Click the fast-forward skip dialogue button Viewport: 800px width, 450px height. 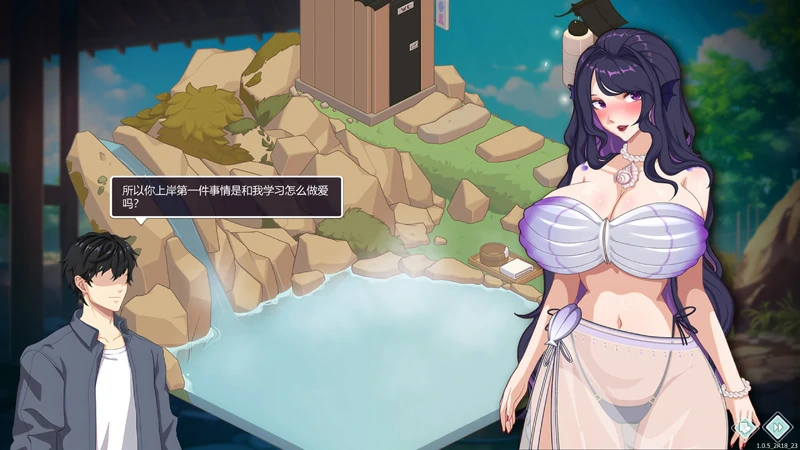pyautogui.click(x=776, y=427)
